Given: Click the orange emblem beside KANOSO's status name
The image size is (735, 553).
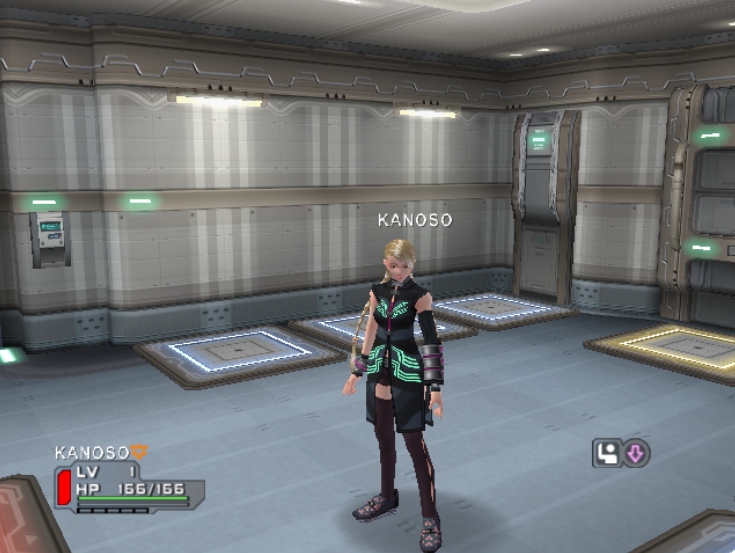Looking at the screenshot, I should click(139, 452).
